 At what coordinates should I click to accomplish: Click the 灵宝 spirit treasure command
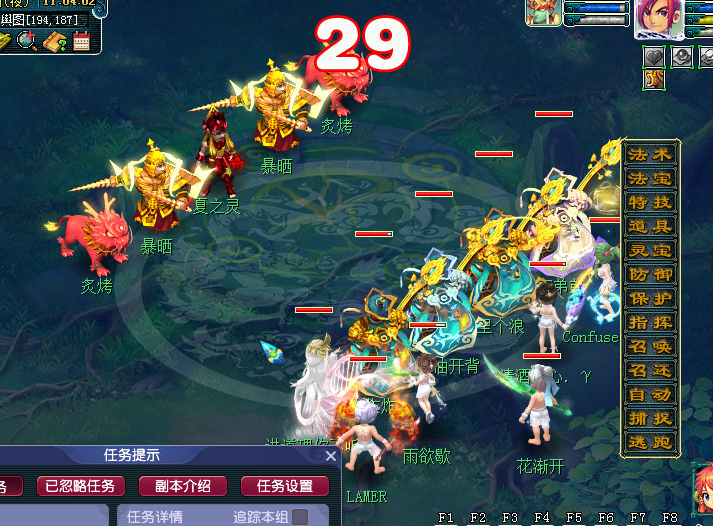pos(650,251)
